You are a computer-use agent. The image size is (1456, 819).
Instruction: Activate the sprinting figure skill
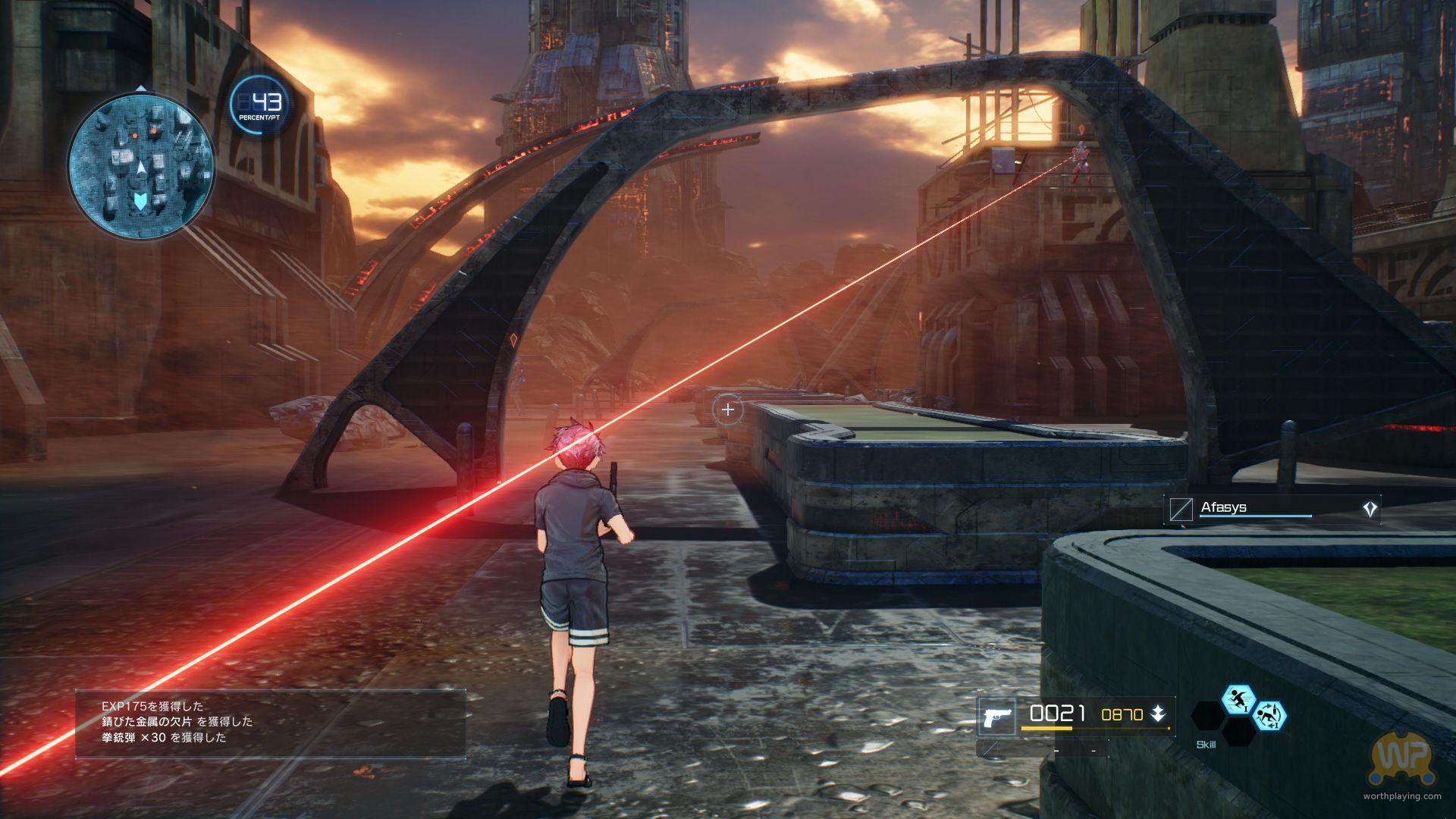coord(1238,699)
